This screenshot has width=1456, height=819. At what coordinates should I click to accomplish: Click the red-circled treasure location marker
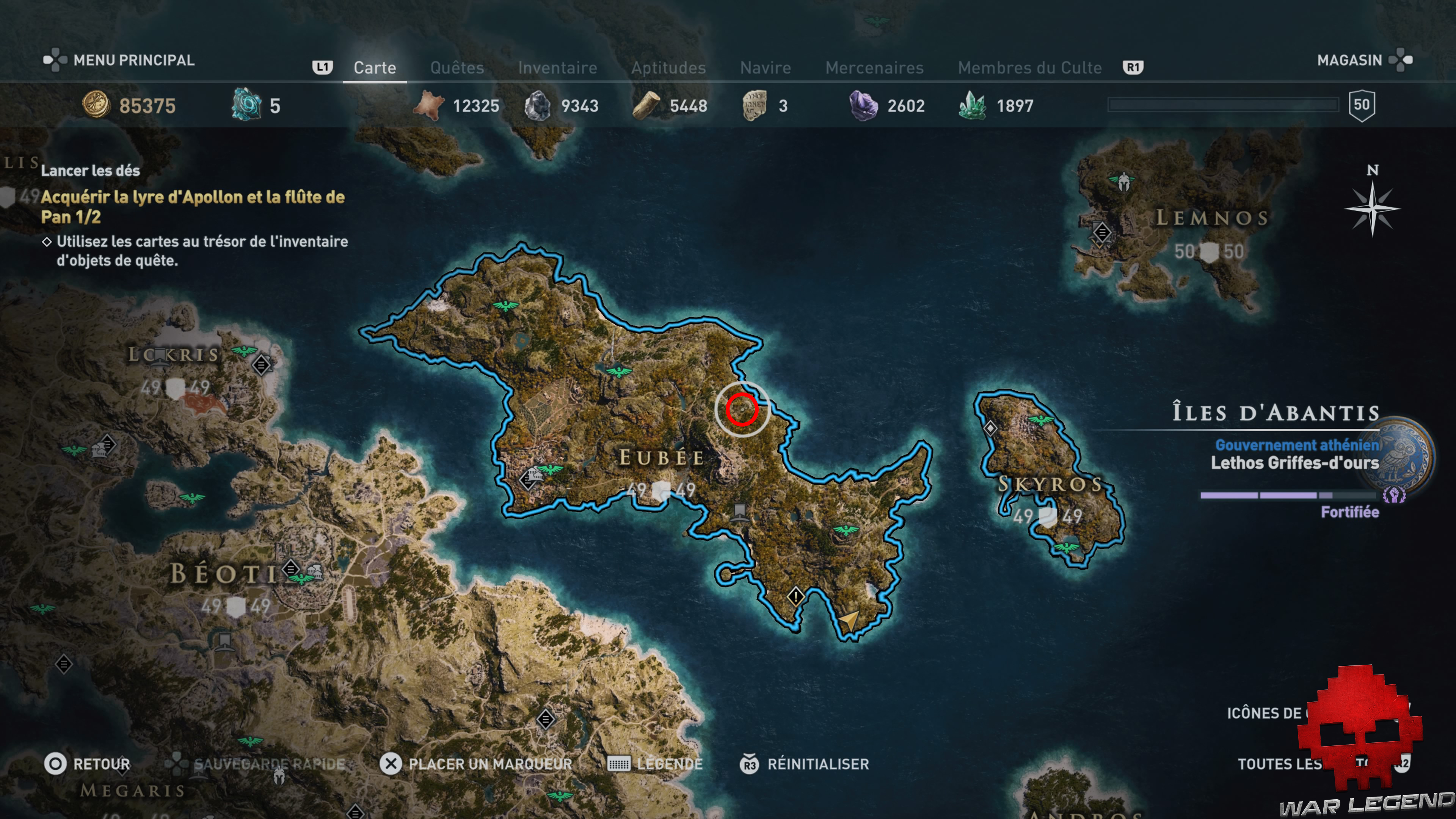pyautogui.click(x=742, y=409)
